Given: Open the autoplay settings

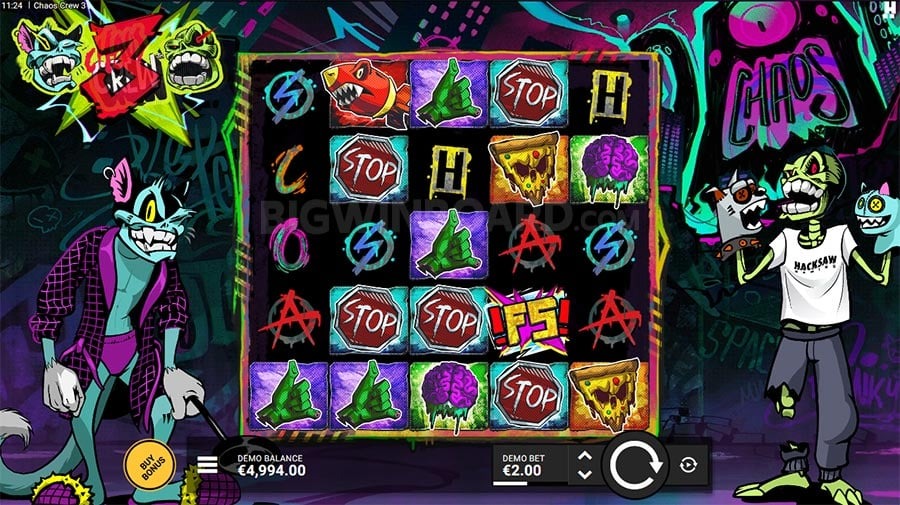Looking at the screenshot, I should pyautogui.click(x=690, y=464).
